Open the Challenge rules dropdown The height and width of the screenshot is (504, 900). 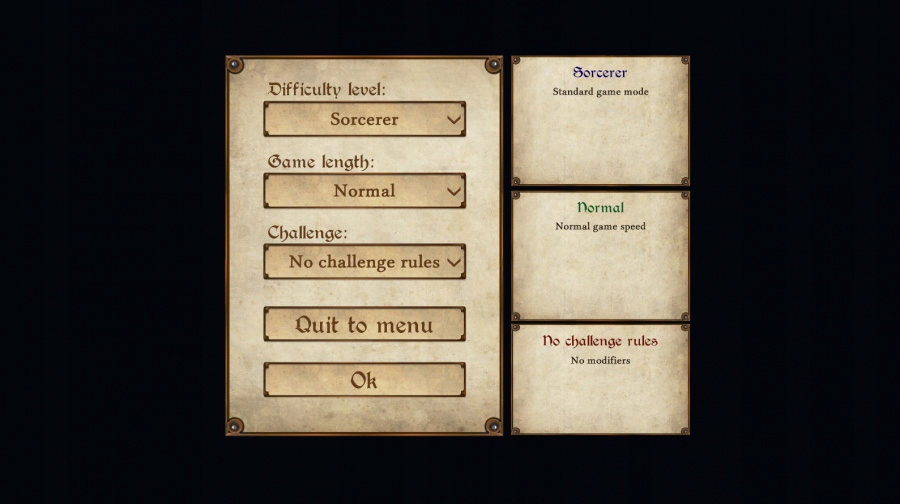[364, 262]
